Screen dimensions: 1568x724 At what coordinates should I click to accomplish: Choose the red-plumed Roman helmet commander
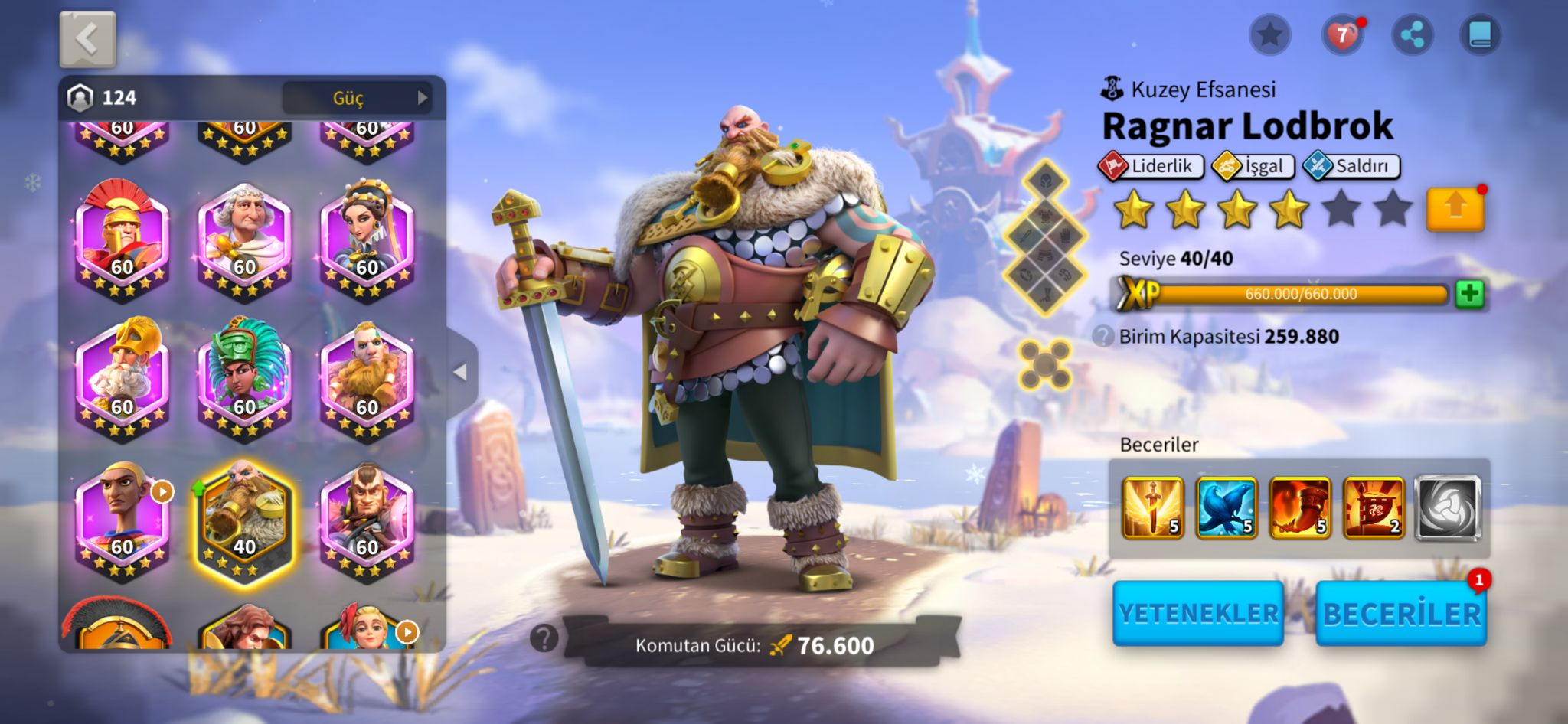pyautogui.click(x=122, y=237)
